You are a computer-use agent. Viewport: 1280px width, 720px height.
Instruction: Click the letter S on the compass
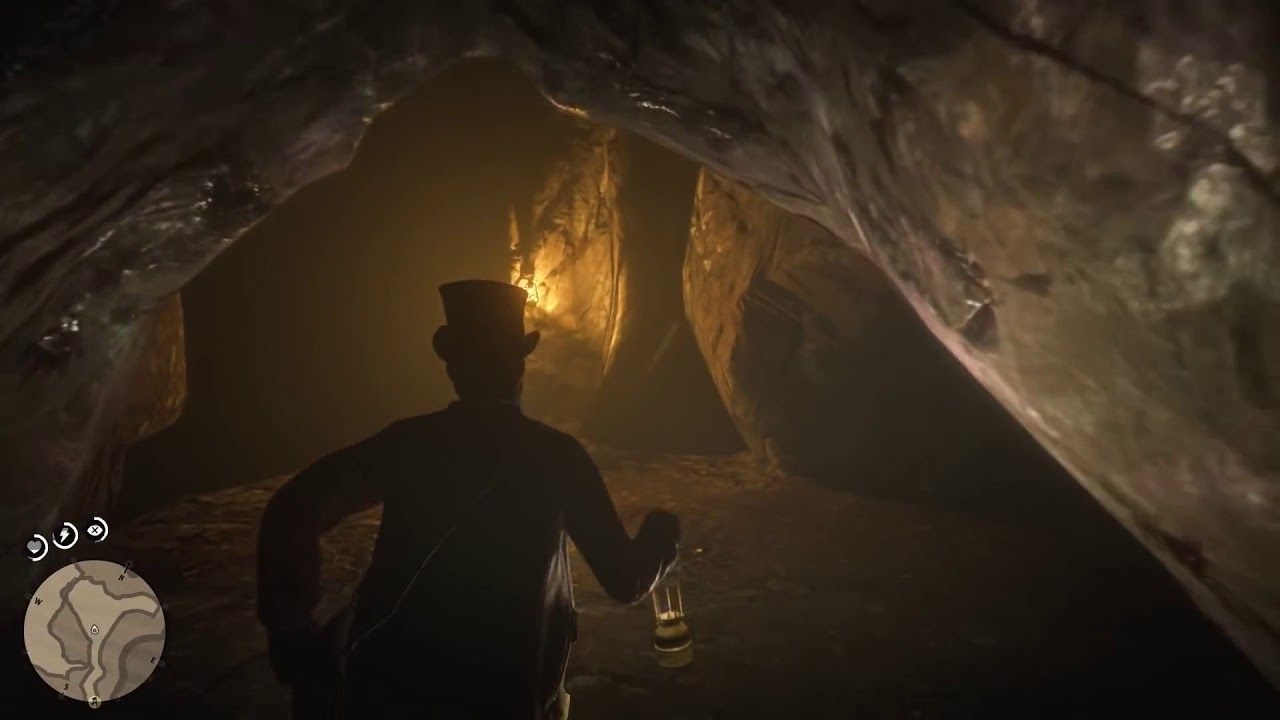tap(65, 686)
